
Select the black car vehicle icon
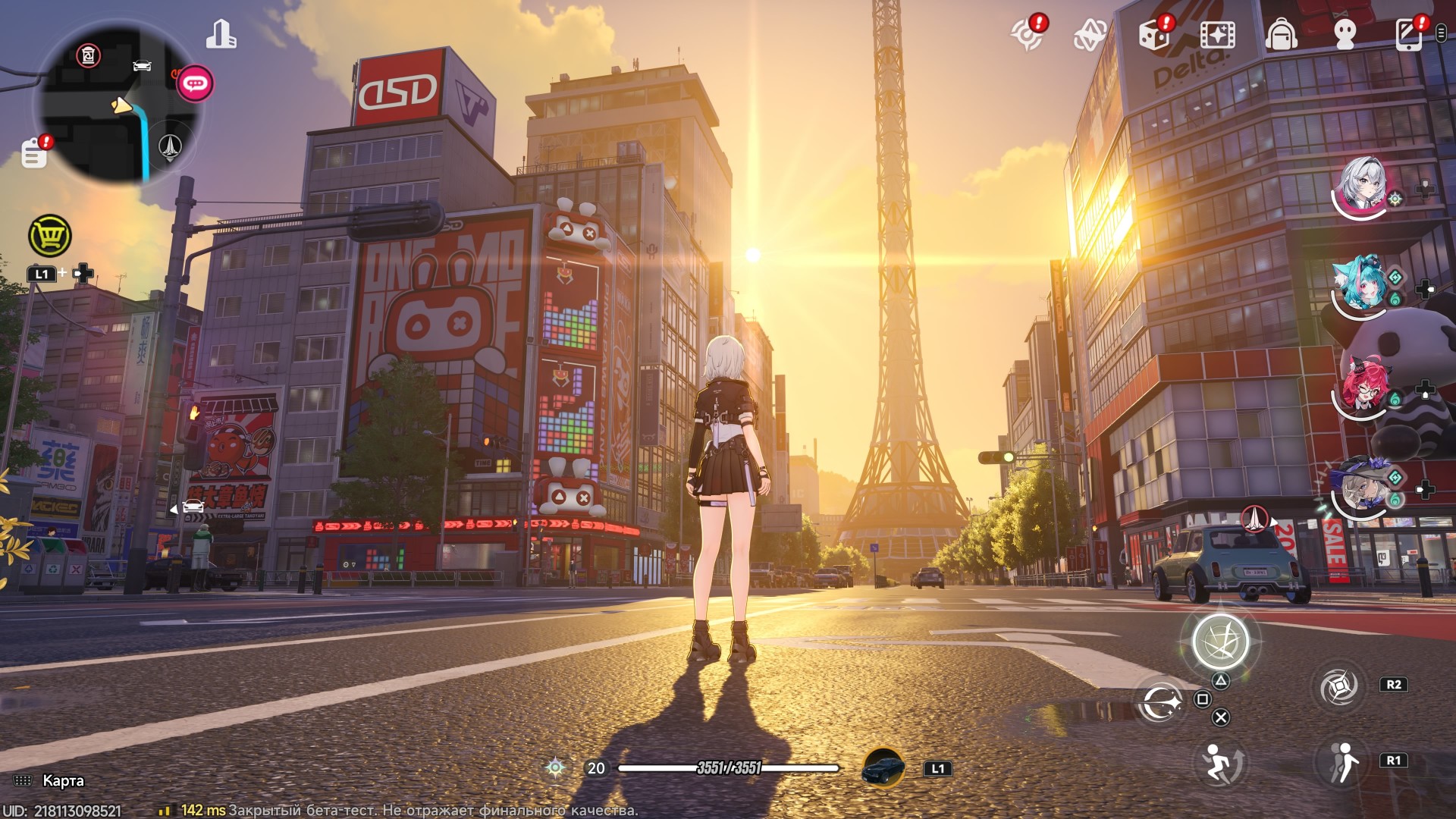tap(883, 768)
